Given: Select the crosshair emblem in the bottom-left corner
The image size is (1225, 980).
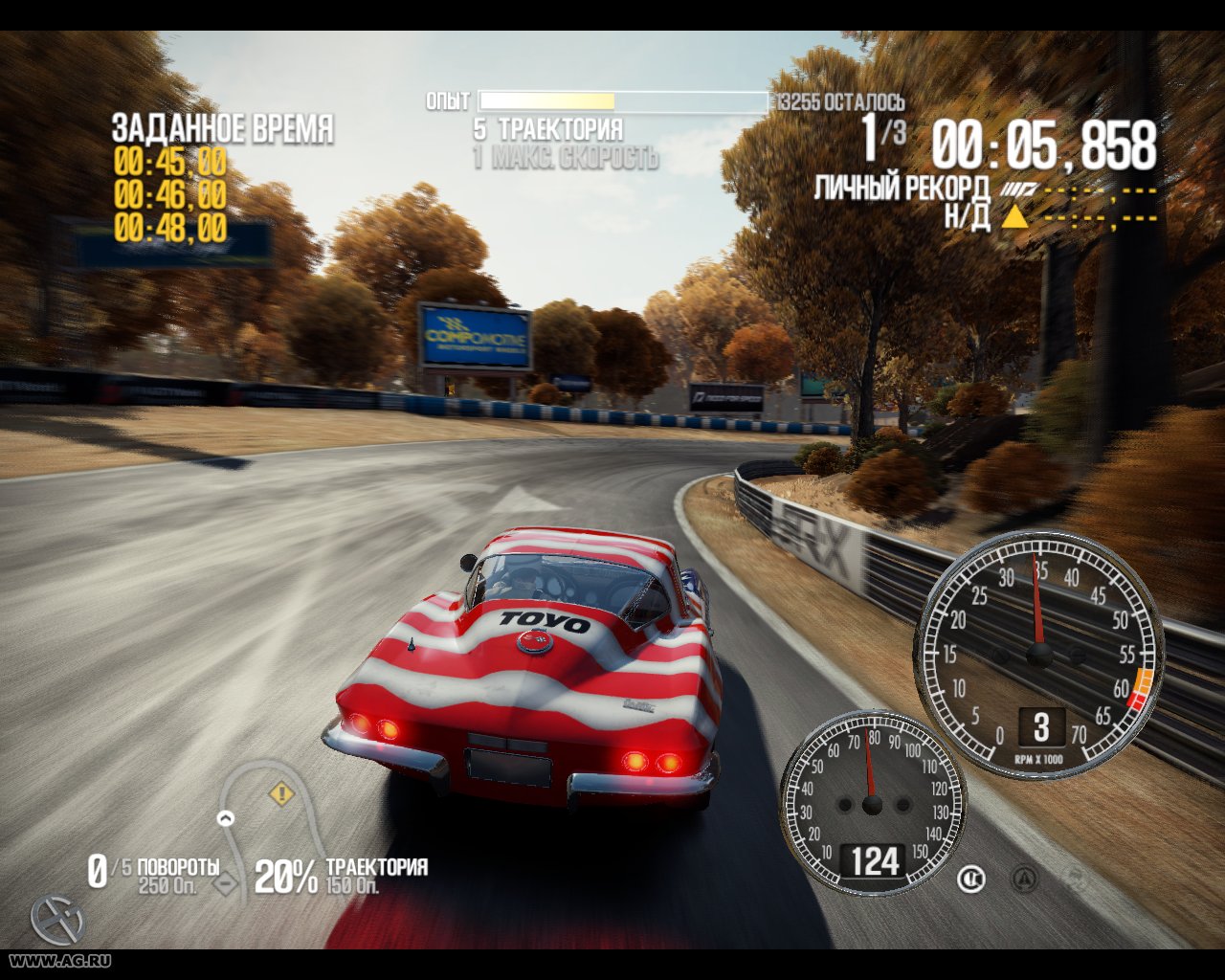Looking at the screenshot, I should click(x=57, y=922).
